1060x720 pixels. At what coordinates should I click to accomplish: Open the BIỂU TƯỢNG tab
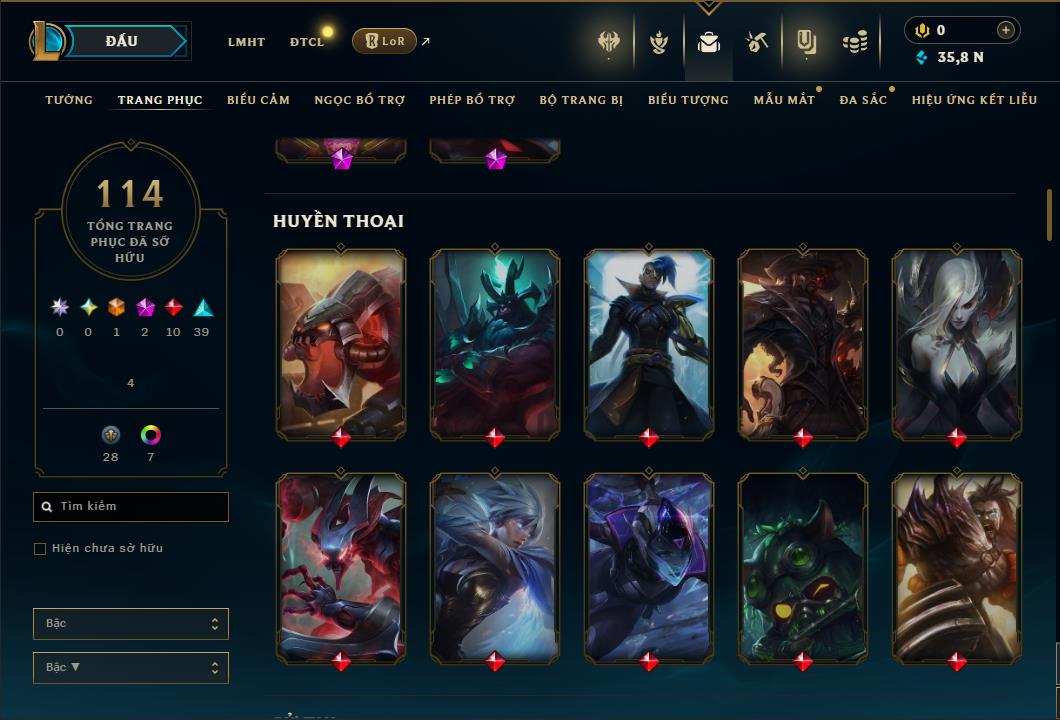point(688,100)
